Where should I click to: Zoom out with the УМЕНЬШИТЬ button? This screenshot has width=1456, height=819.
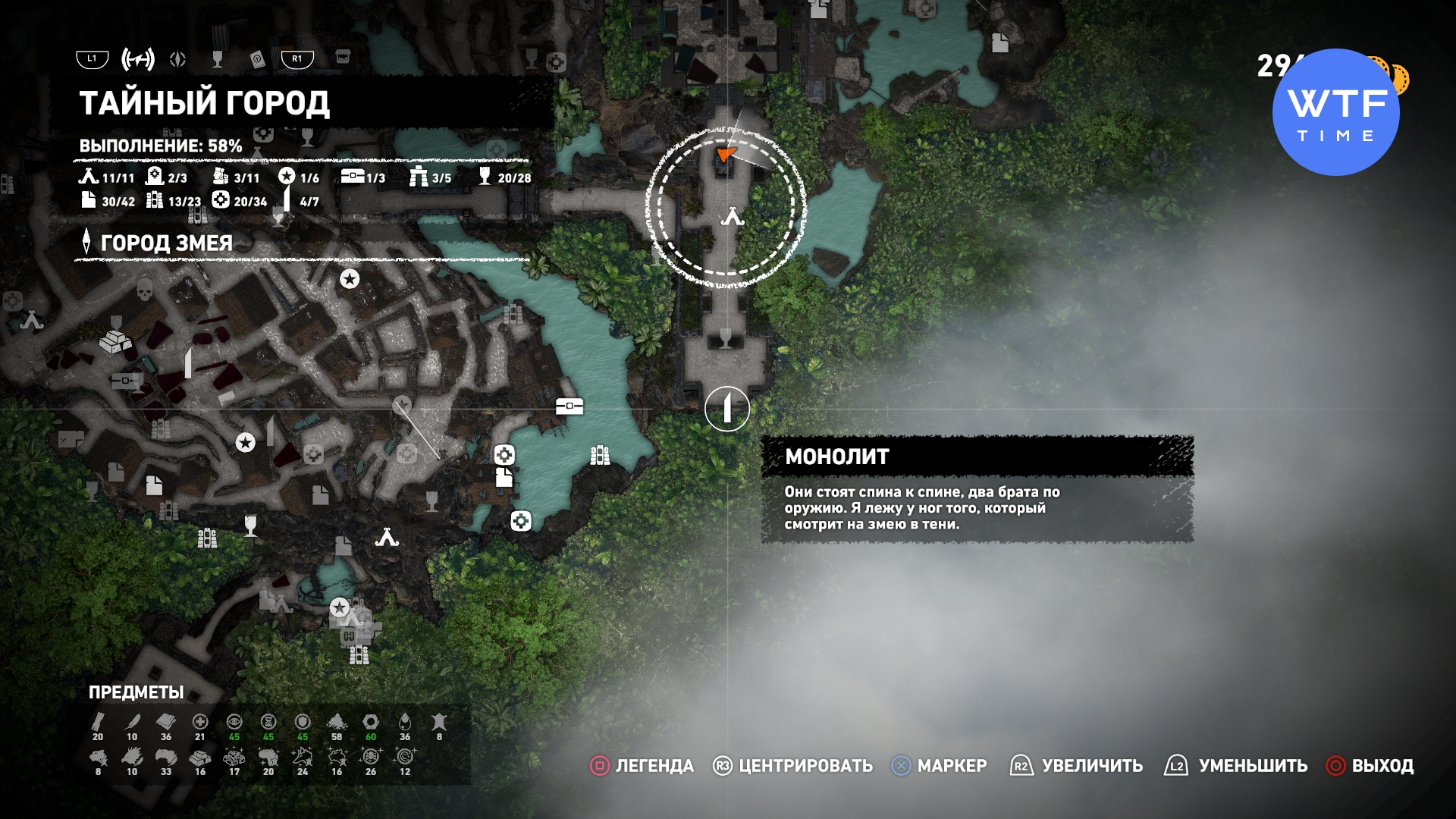tap(1236, 766)
